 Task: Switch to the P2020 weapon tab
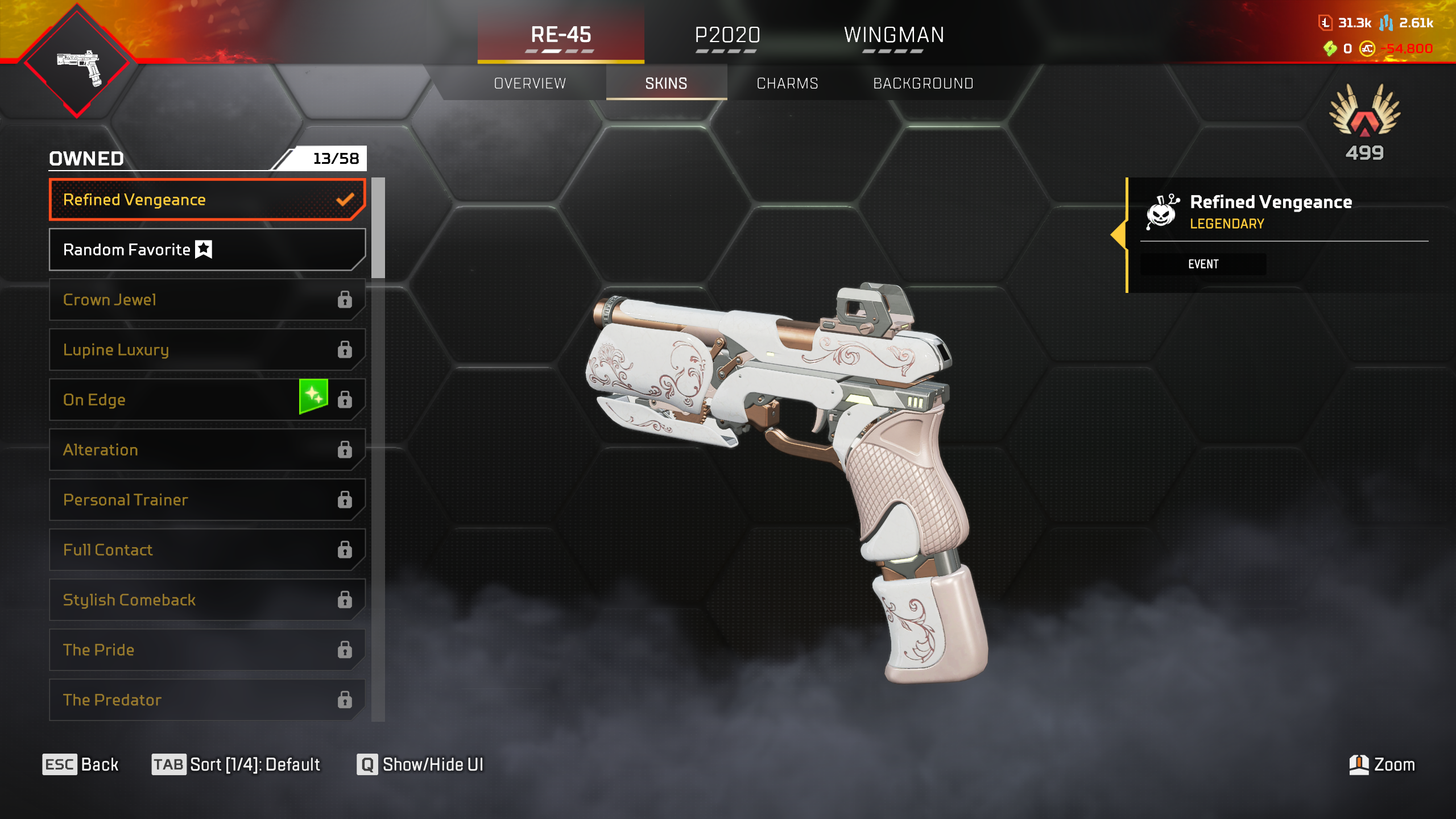coord(727,35)
